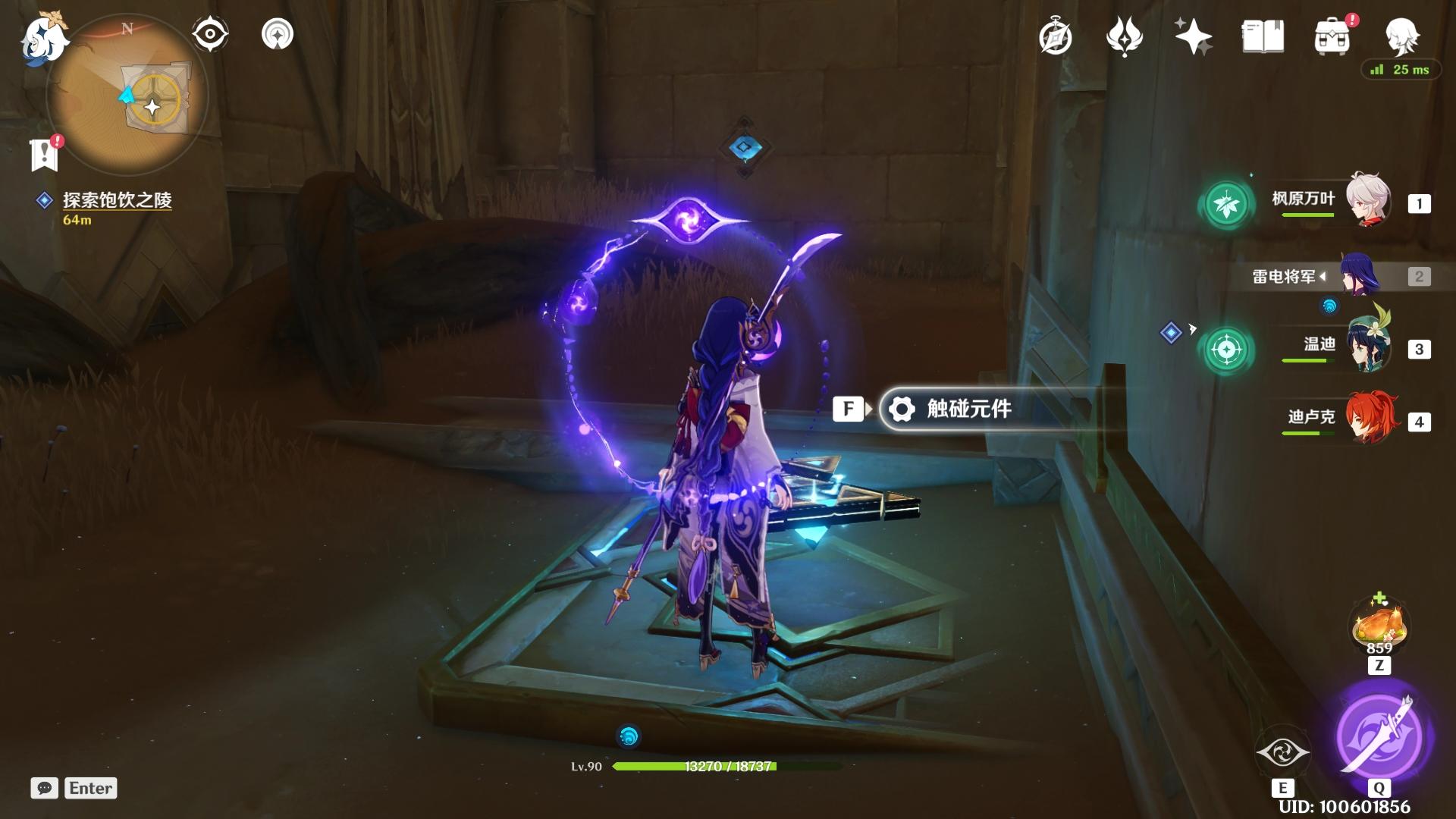Image resolution: width=1456 pixels, height=819 pixels.
Task: Activate the elemental skill eye icon
Action: (x=1282, y=752)
